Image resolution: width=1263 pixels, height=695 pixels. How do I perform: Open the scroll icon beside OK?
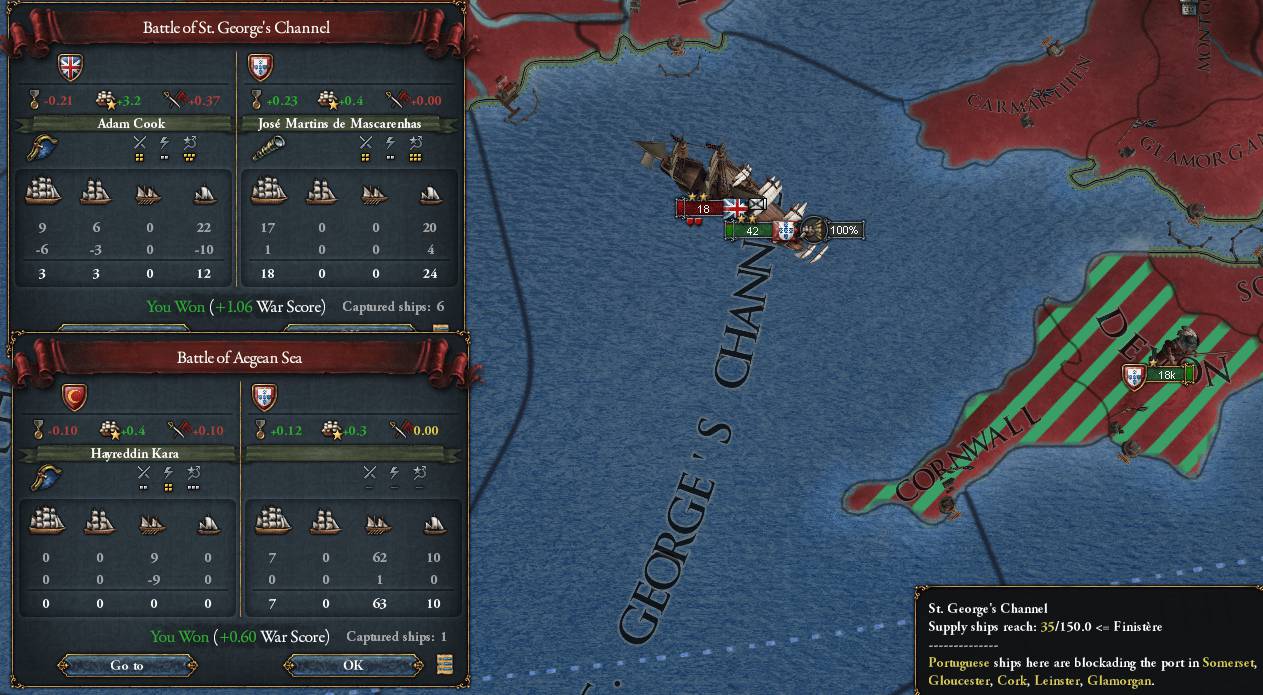[445, 664]
